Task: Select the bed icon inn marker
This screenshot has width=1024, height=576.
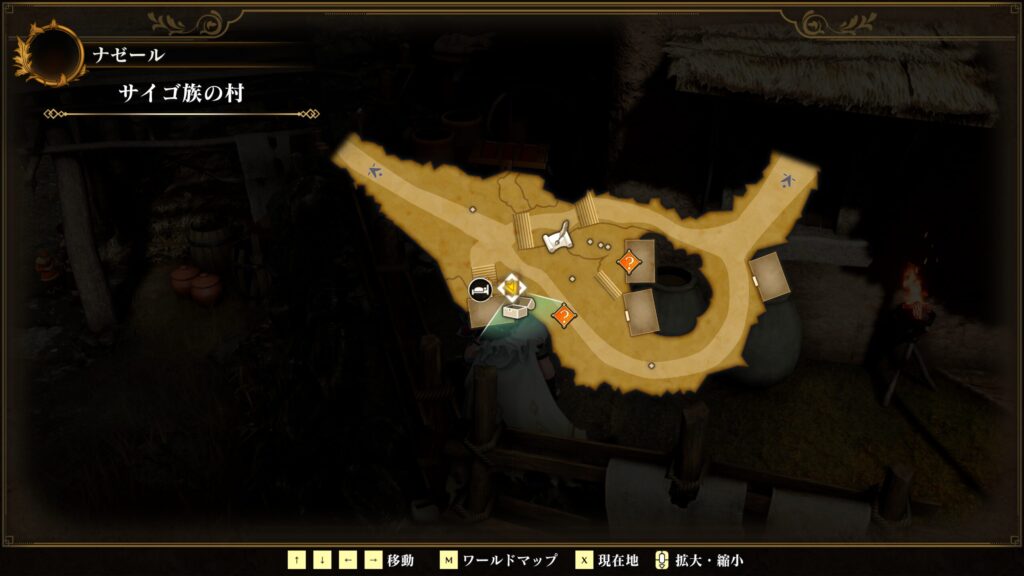Action: pos(480,290)
